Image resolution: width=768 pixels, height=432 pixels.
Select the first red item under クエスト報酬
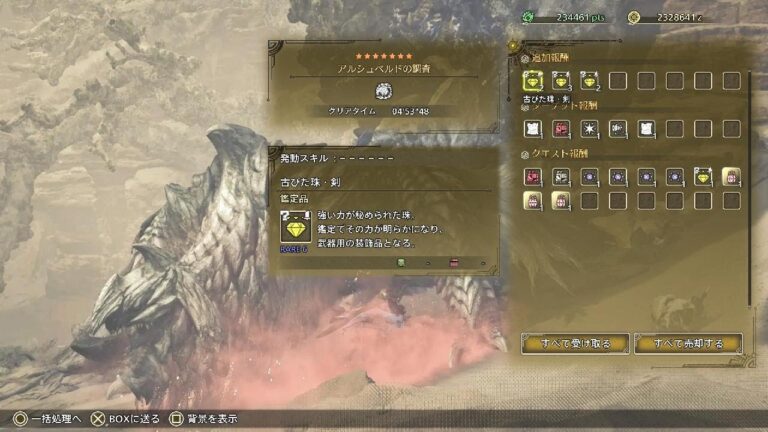click(x=532, y=176)
